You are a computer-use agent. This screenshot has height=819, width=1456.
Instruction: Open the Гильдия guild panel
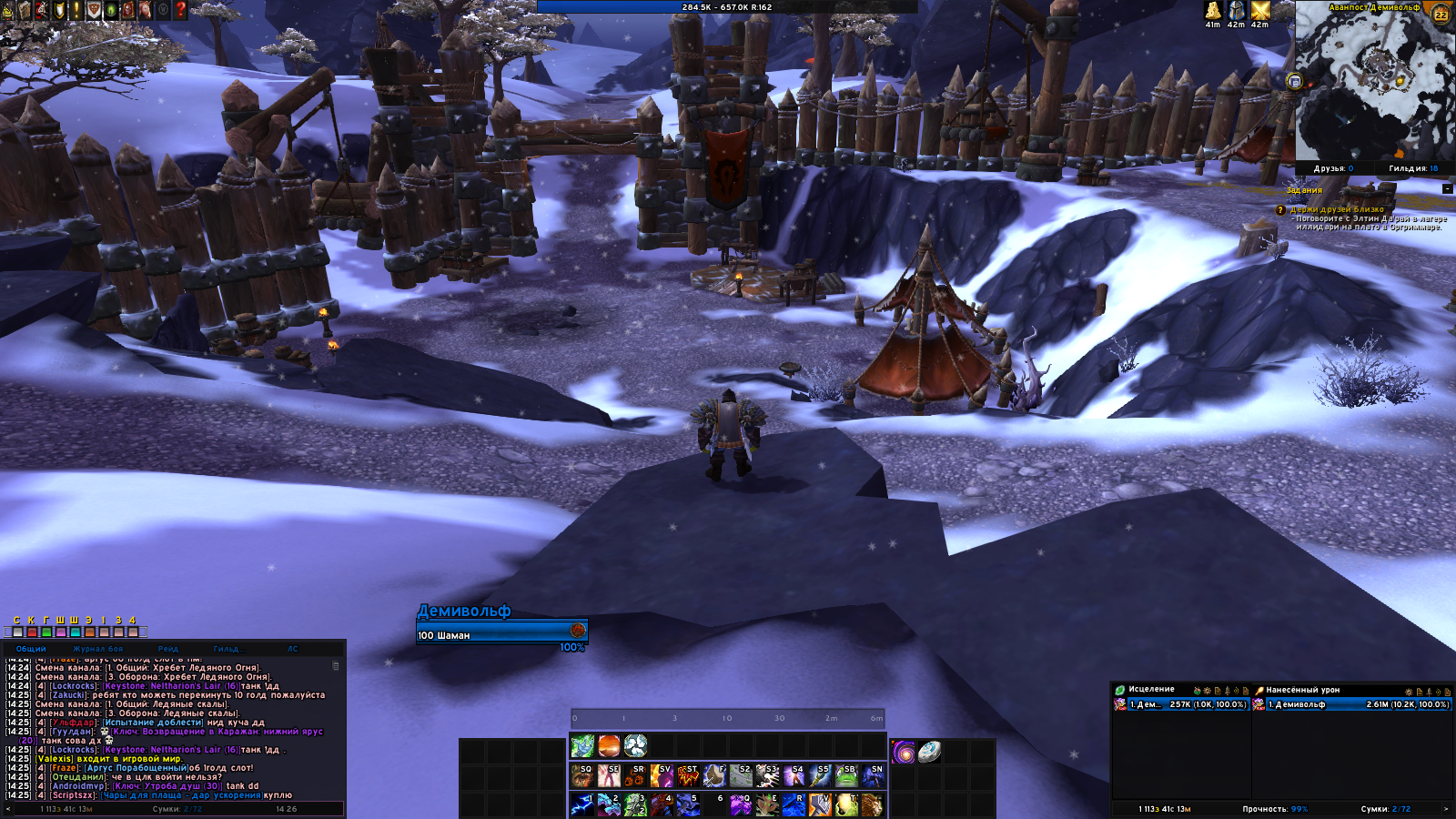pos(1413,168)
